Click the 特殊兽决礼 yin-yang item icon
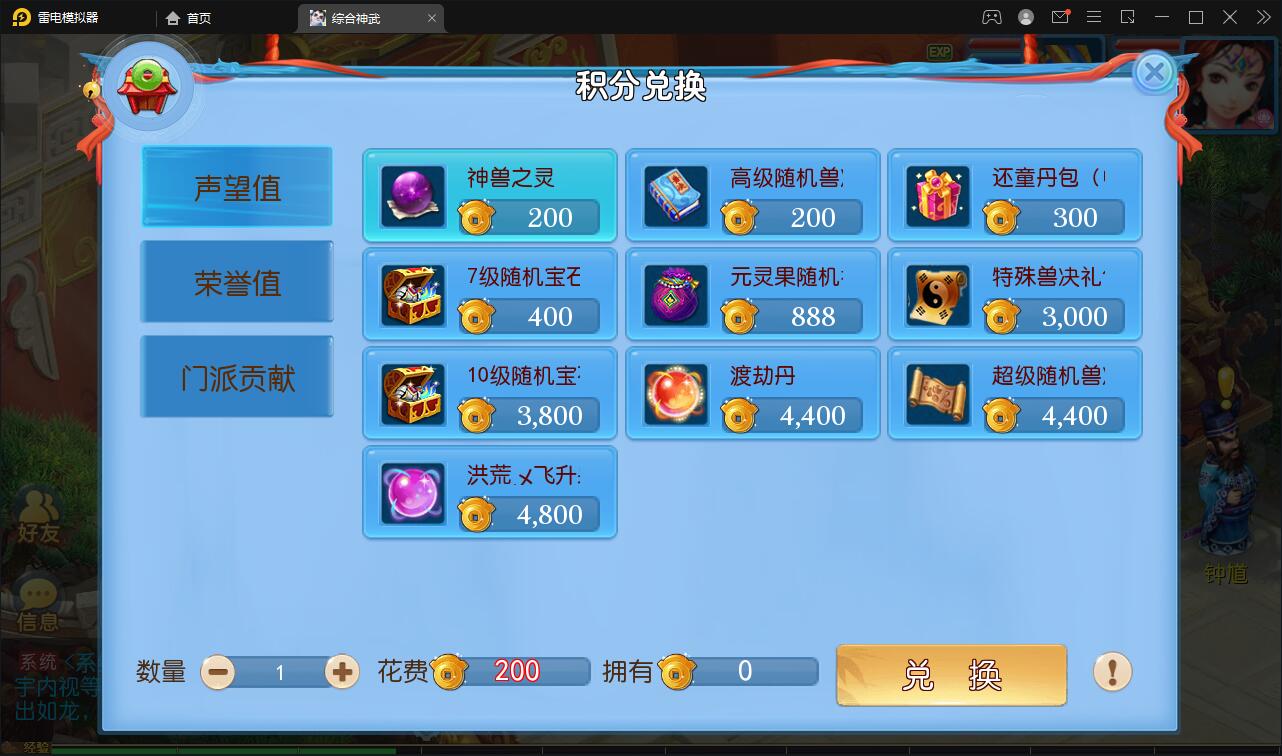The width and height of the screenshot is (1282, 756). tap(937, 294)
